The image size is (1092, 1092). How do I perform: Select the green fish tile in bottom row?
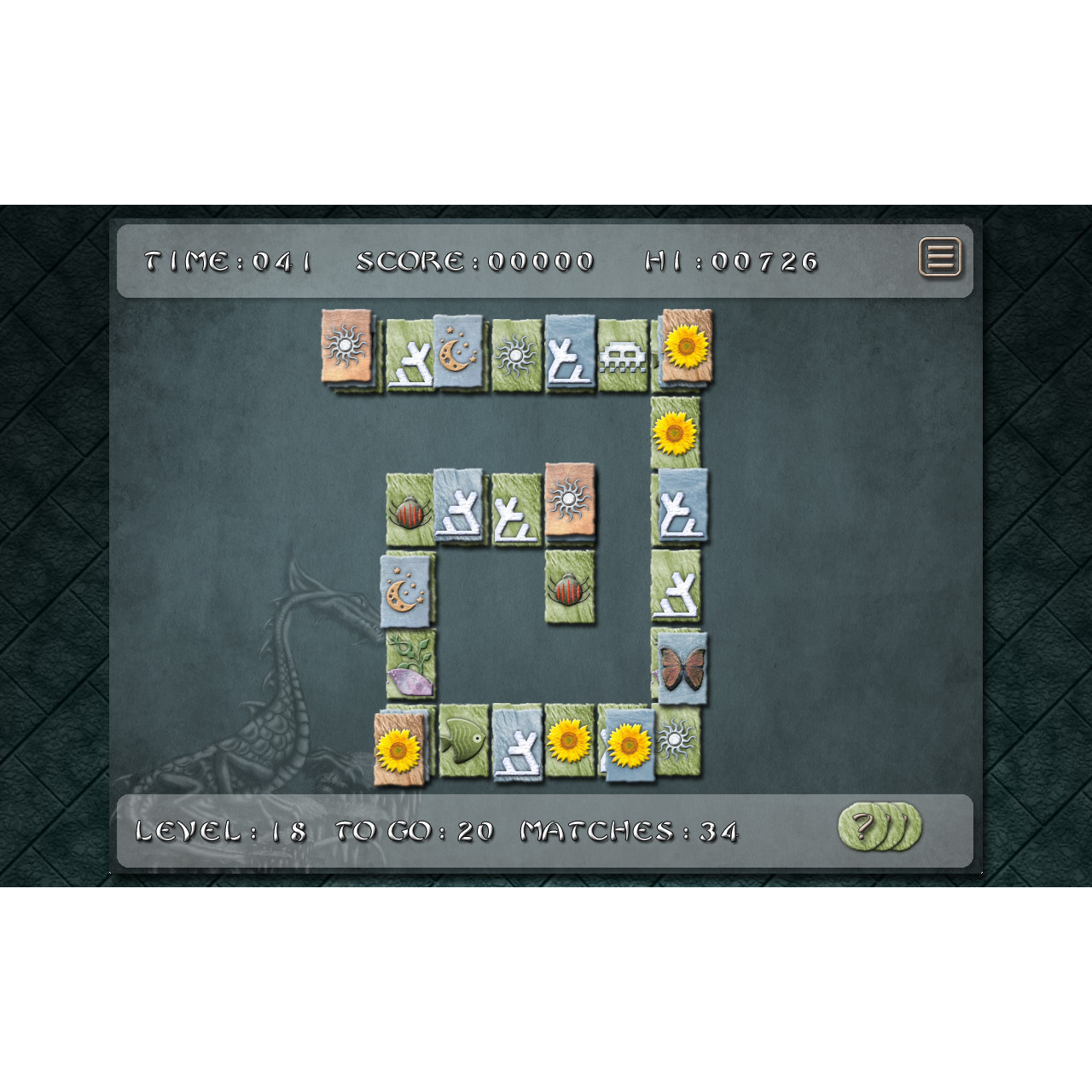coord(465,738)
